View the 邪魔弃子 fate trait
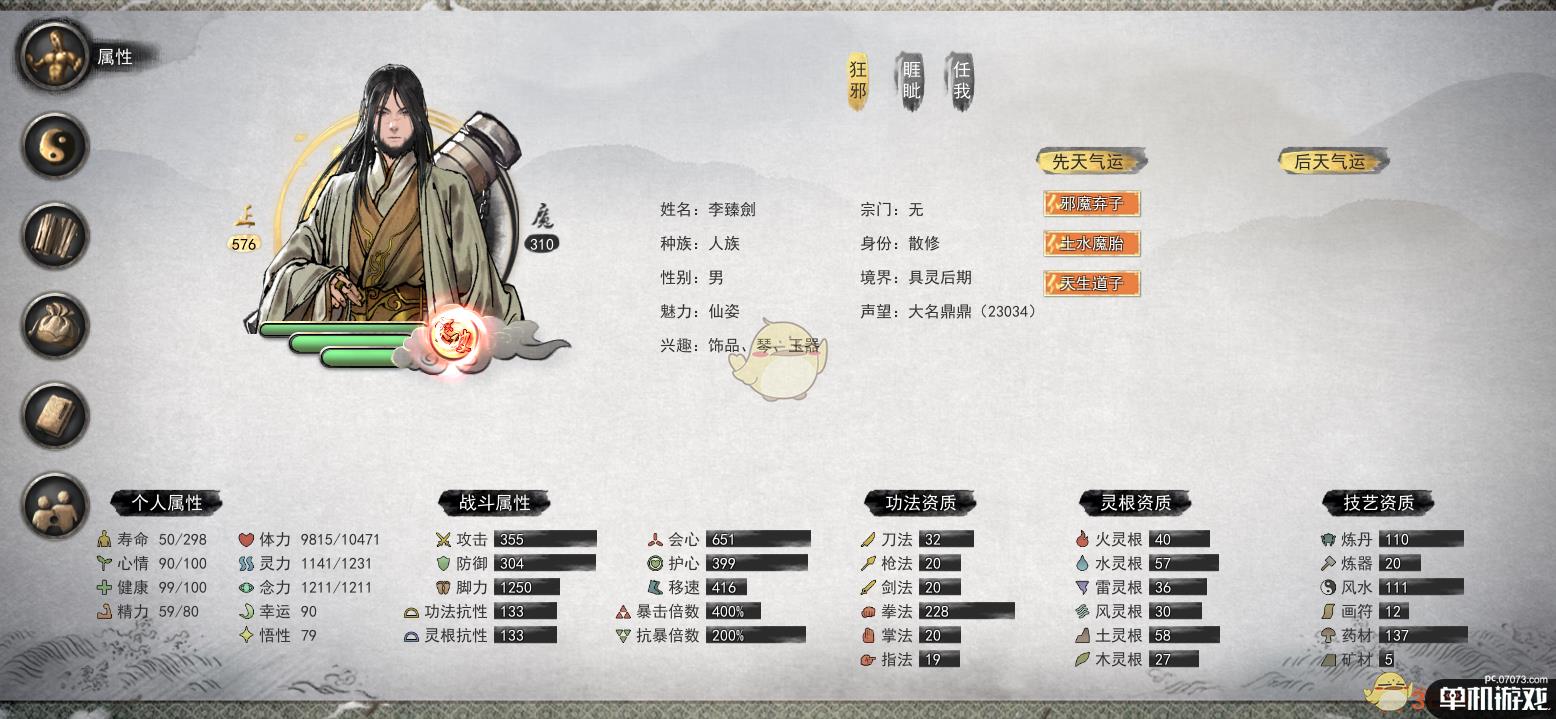 coord(1092,204)
